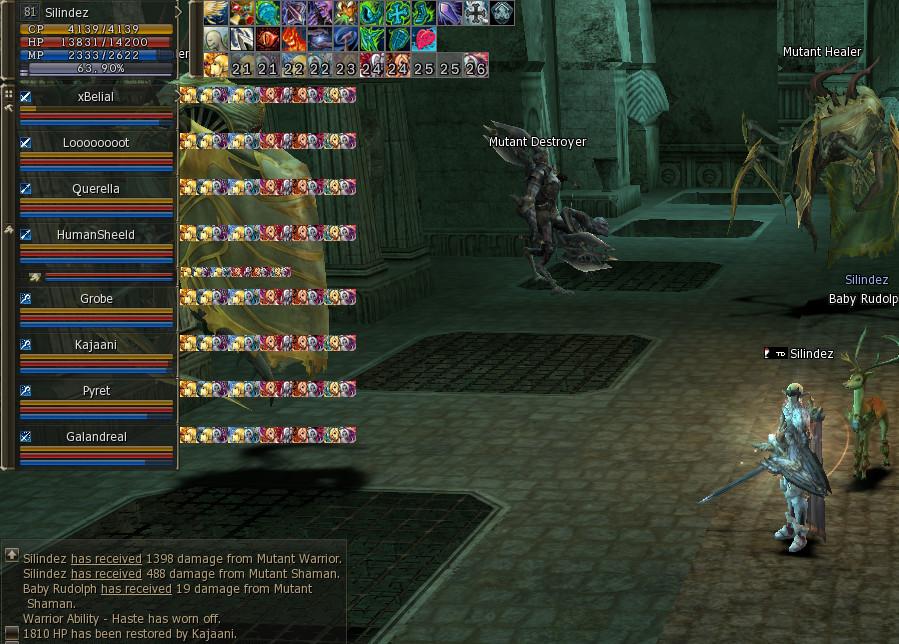Screen dimensions: 899x644
Task: Click the pink heart buff icon
Action: [424, 39]
